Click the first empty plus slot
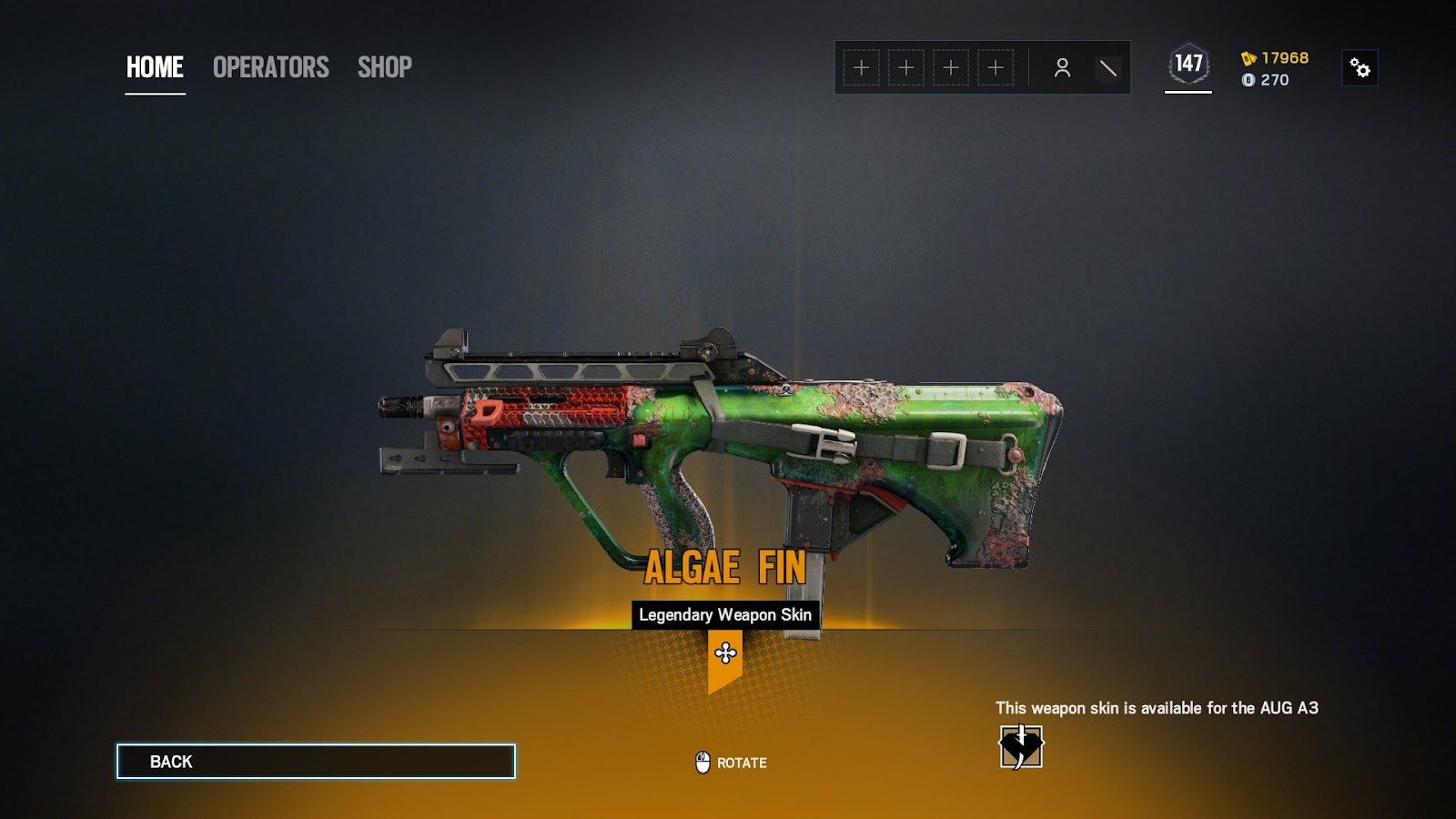Image resolution: width=1456 pixels, height=819 pixels. (860, 66)
